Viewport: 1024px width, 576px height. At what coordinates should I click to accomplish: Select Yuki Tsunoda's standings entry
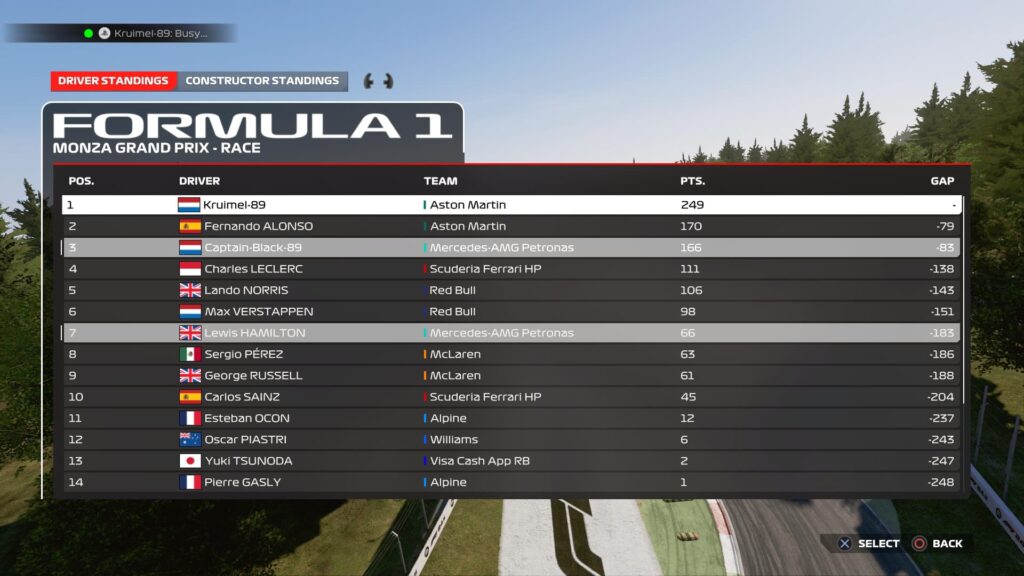pyautogui.click(x=510, y=461)
